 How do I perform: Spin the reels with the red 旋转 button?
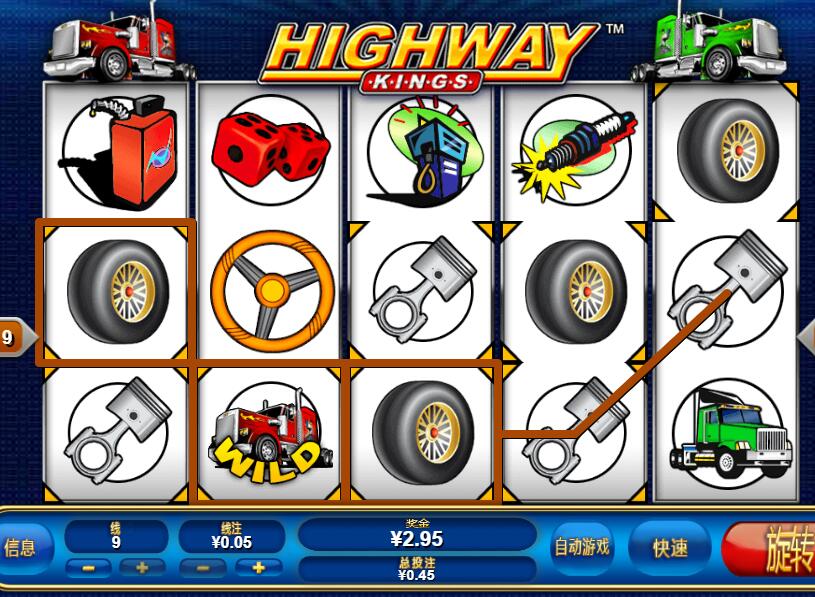pos(775,549)
